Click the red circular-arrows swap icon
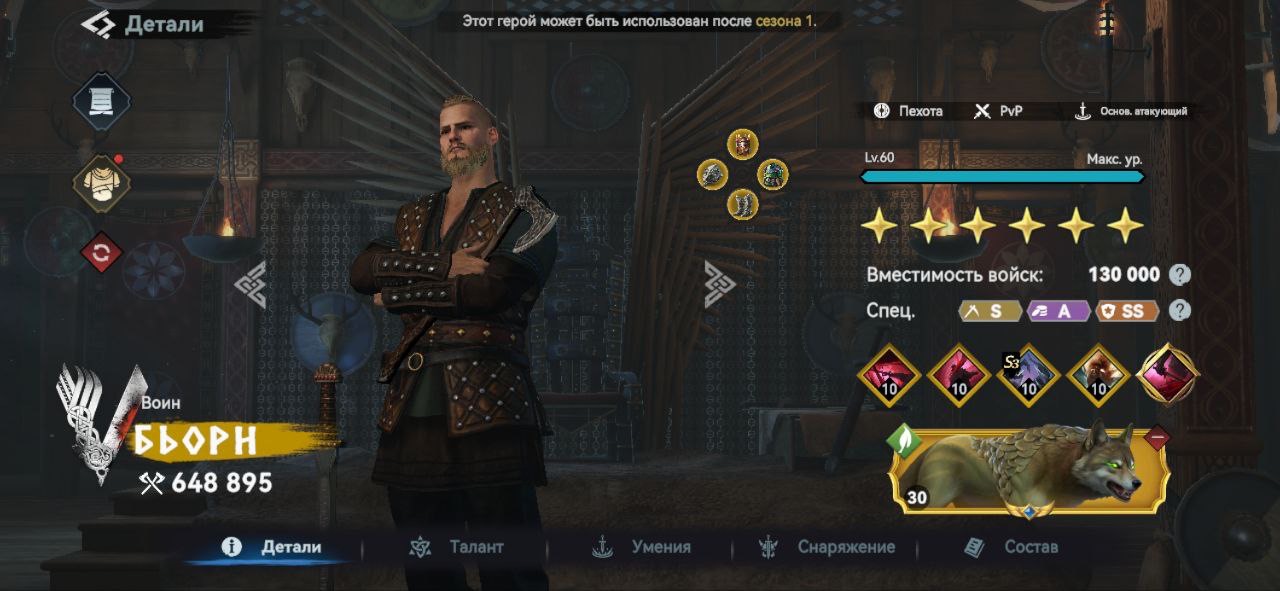Screen dimensions: 1280x591 [x=101, y=253]
